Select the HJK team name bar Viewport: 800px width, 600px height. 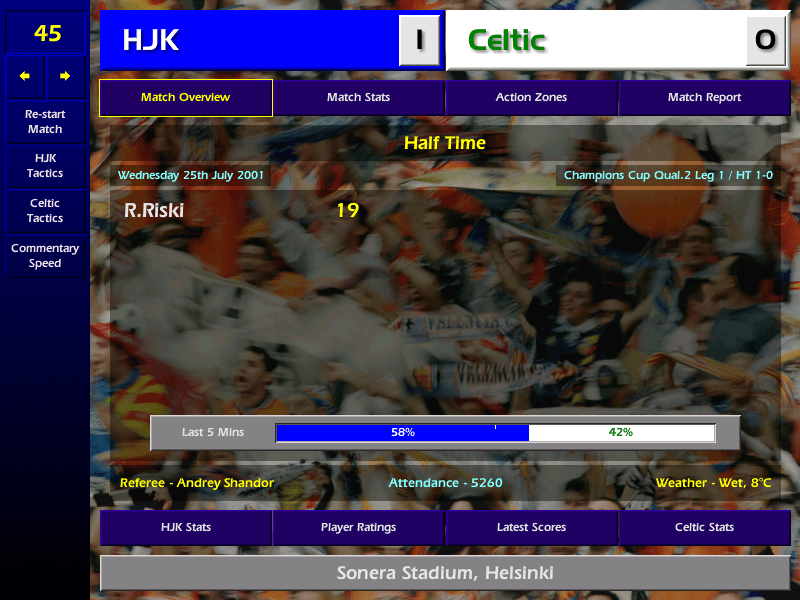pos(250,40)
